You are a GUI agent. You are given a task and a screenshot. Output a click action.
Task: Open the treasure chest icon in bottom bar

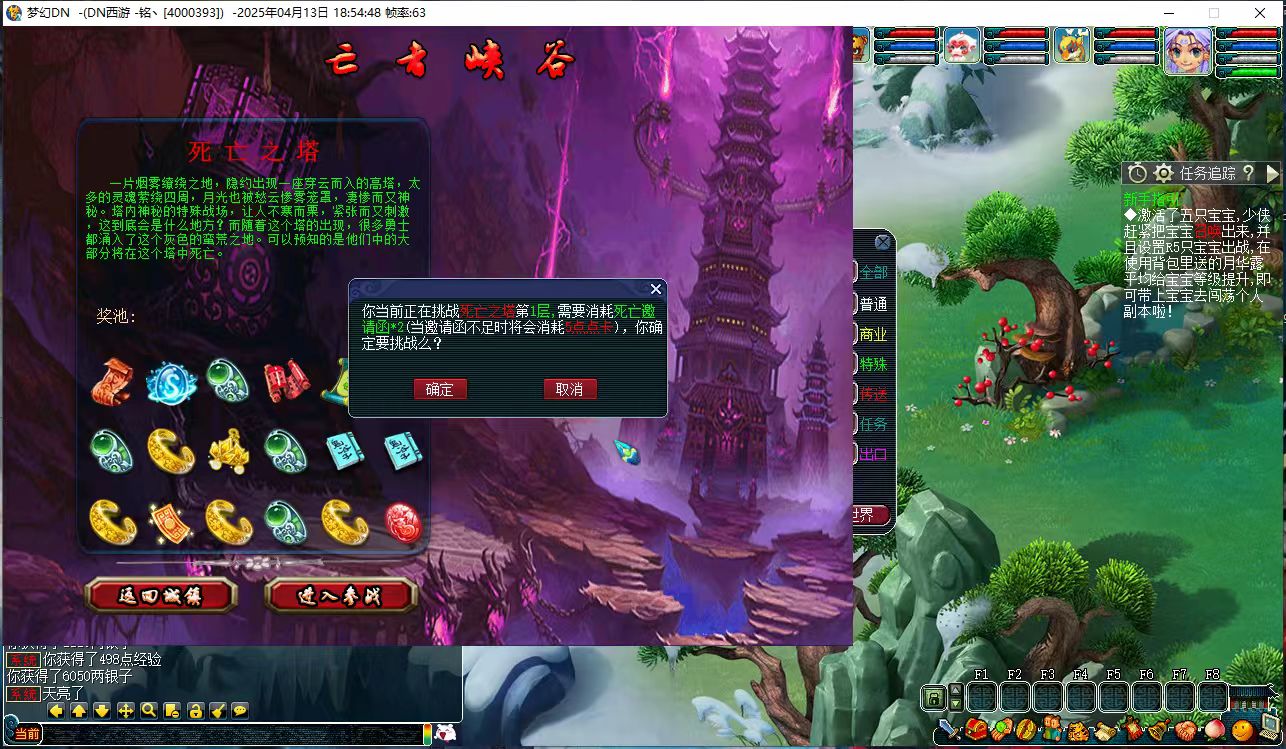pyautogui.click(x=976, y=729)
